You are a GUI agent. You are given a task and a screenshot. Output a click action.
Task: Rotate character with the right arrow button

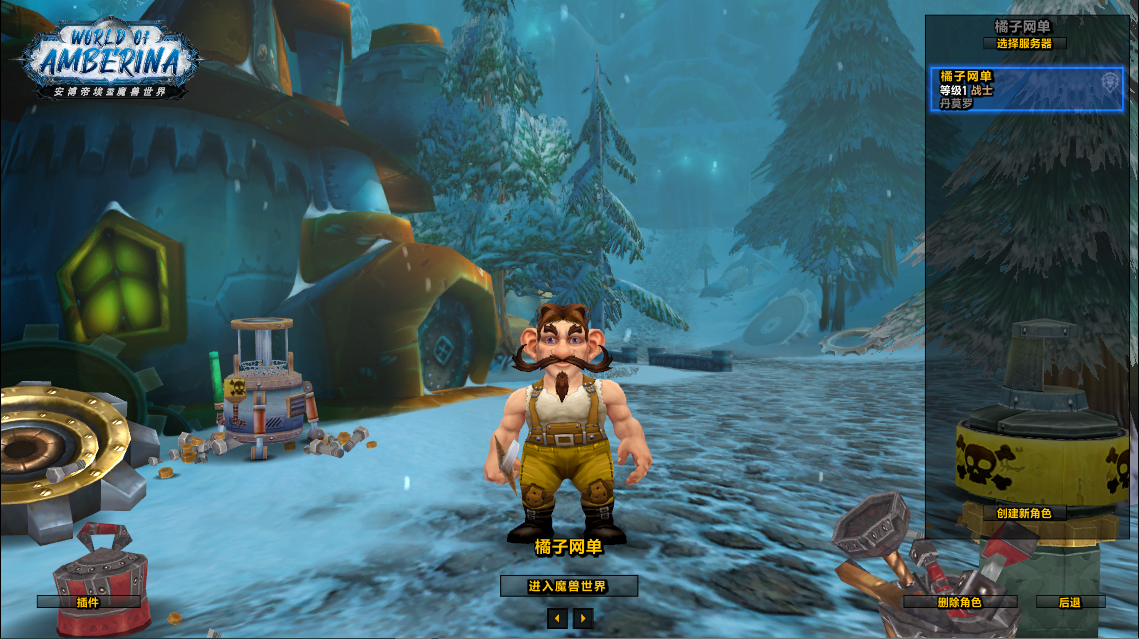[x=583, y=618]
